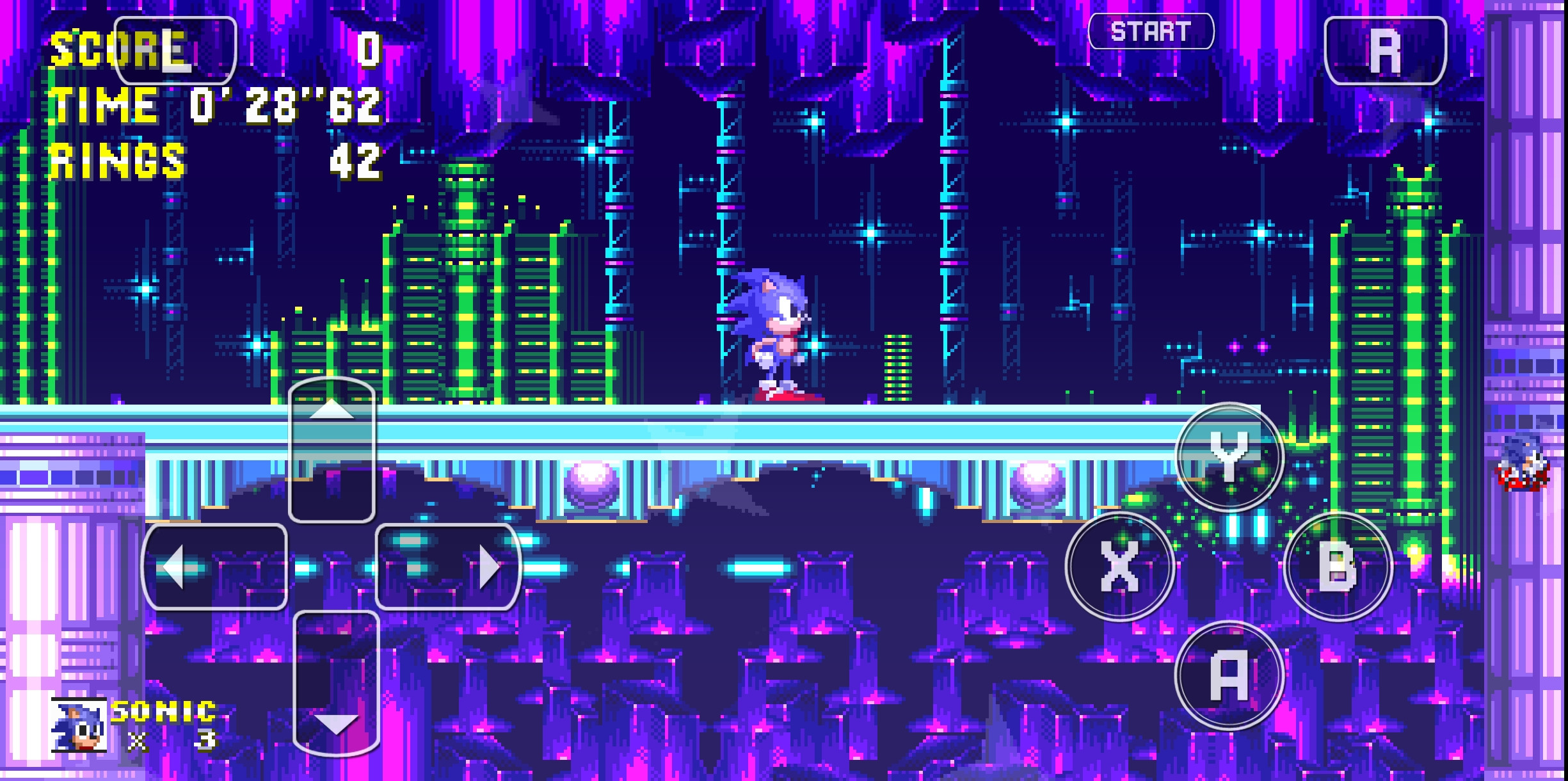Tap the center of the D-pad control
Viewport: 1568px width, 781px height.
(332, 568)
